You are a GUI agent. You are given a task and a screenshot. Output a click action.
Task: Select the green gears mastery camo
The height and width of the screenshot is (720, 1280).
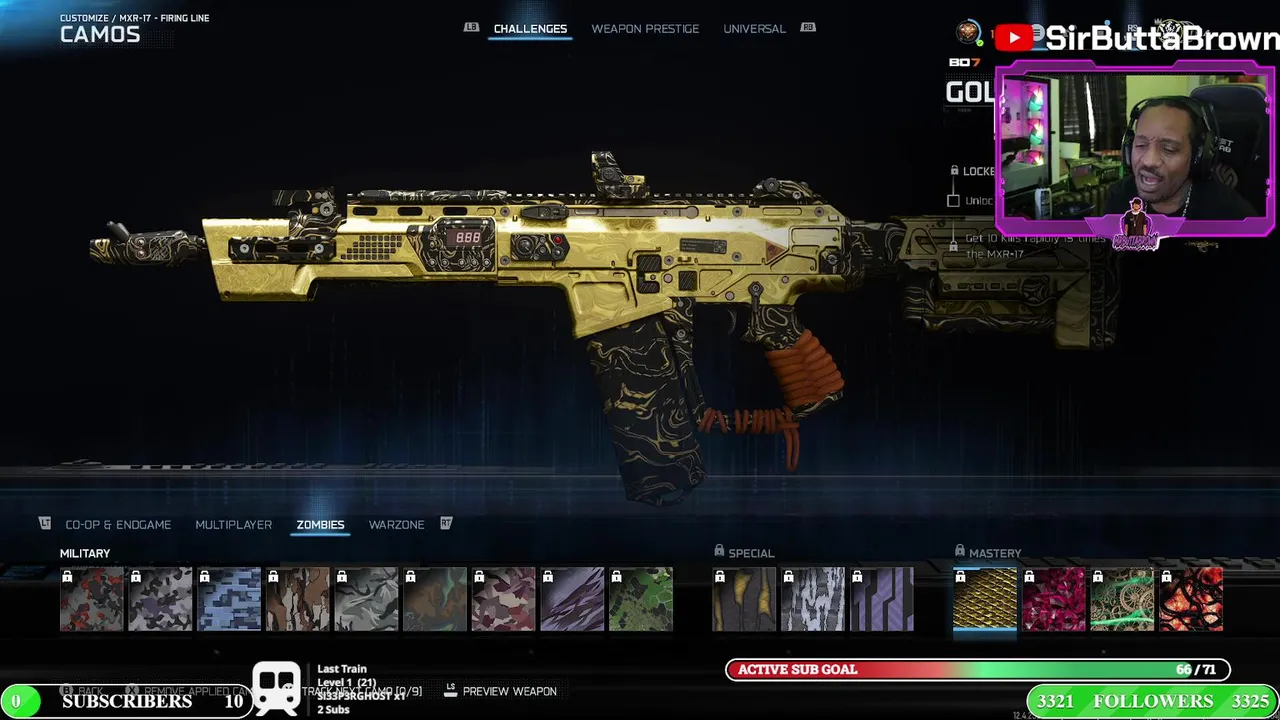(1122, 600)
